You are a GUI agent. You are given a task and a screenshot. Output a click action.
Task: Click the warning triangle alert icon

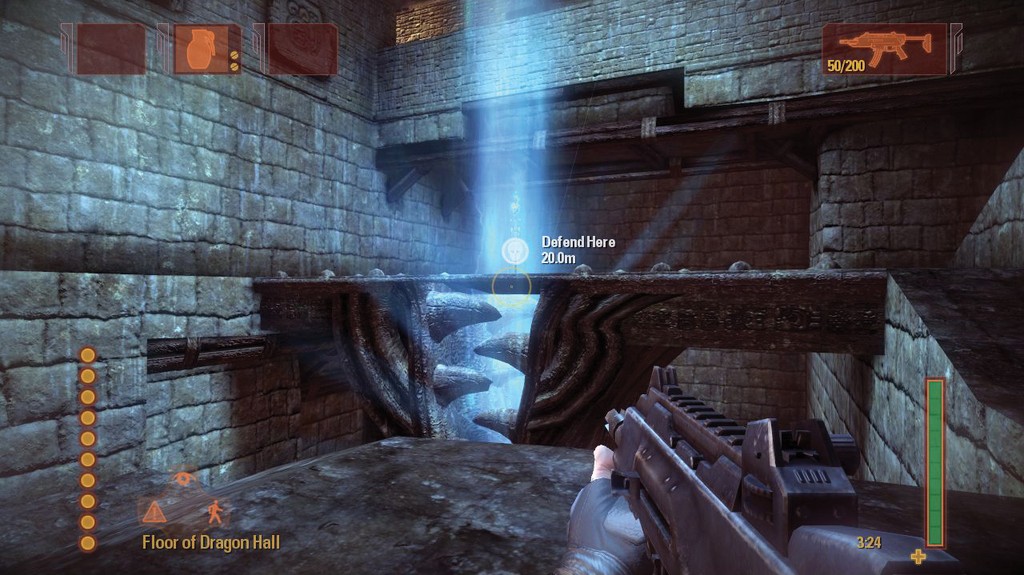point(154,513)
